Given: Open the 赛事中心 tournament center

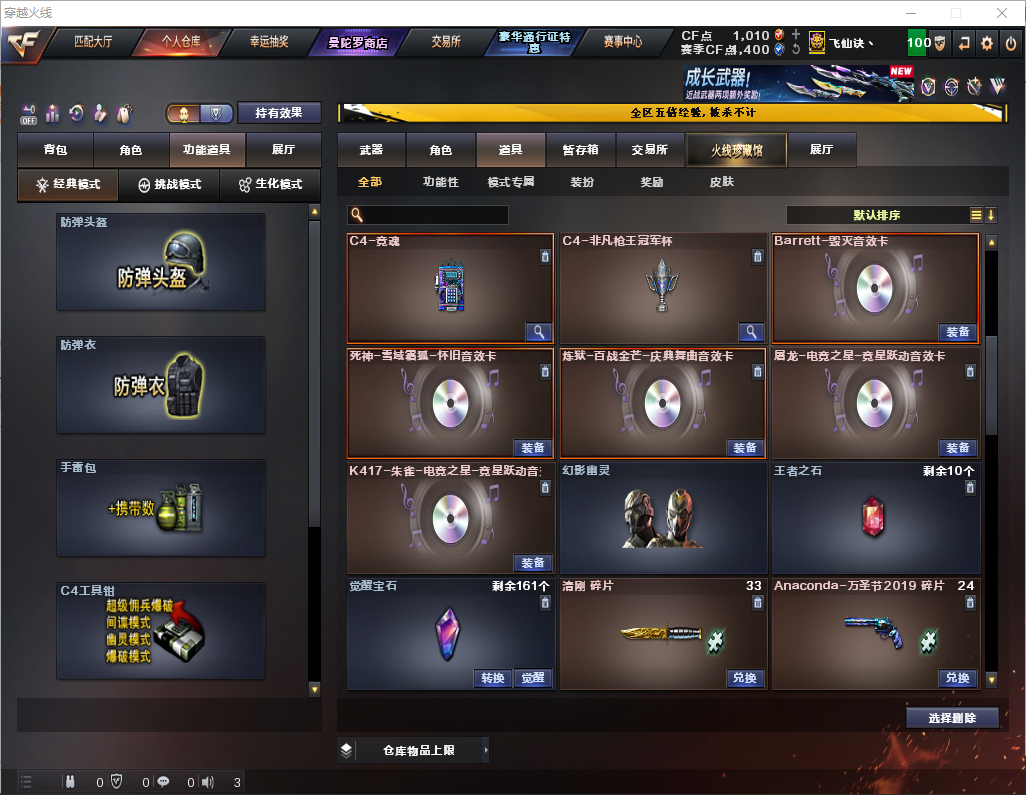Looking at the screenshot, I should click(623, 42).
